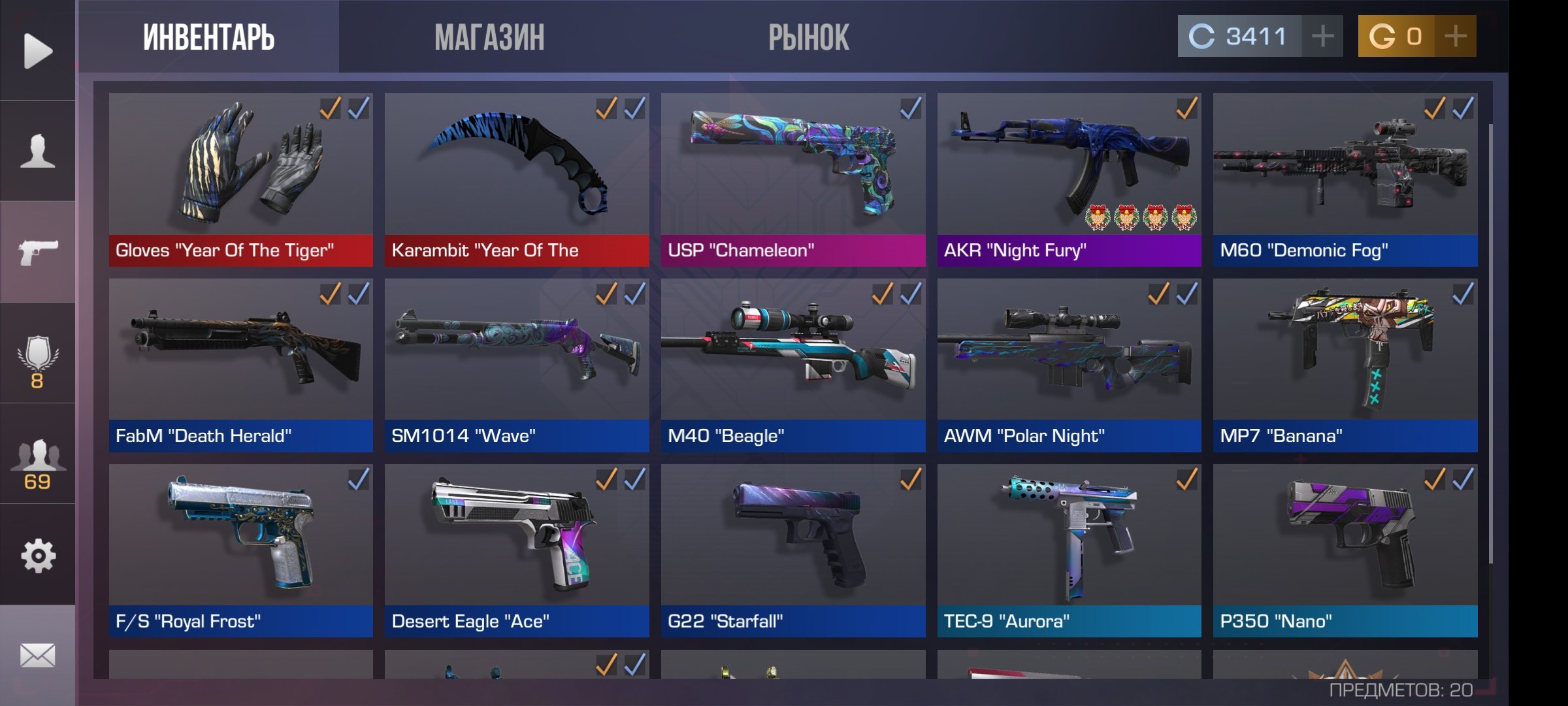The image size is (1568, 706).
Task: Open the mail envelope inbox
Action: (37, 655)
